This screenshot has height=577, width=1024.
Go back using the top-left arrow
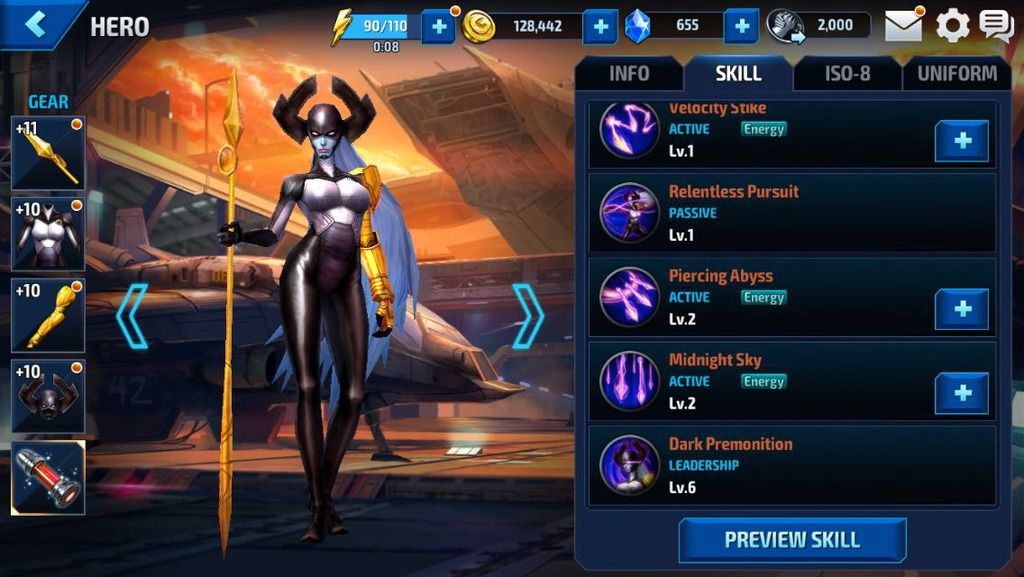click(x=36, y=25)
